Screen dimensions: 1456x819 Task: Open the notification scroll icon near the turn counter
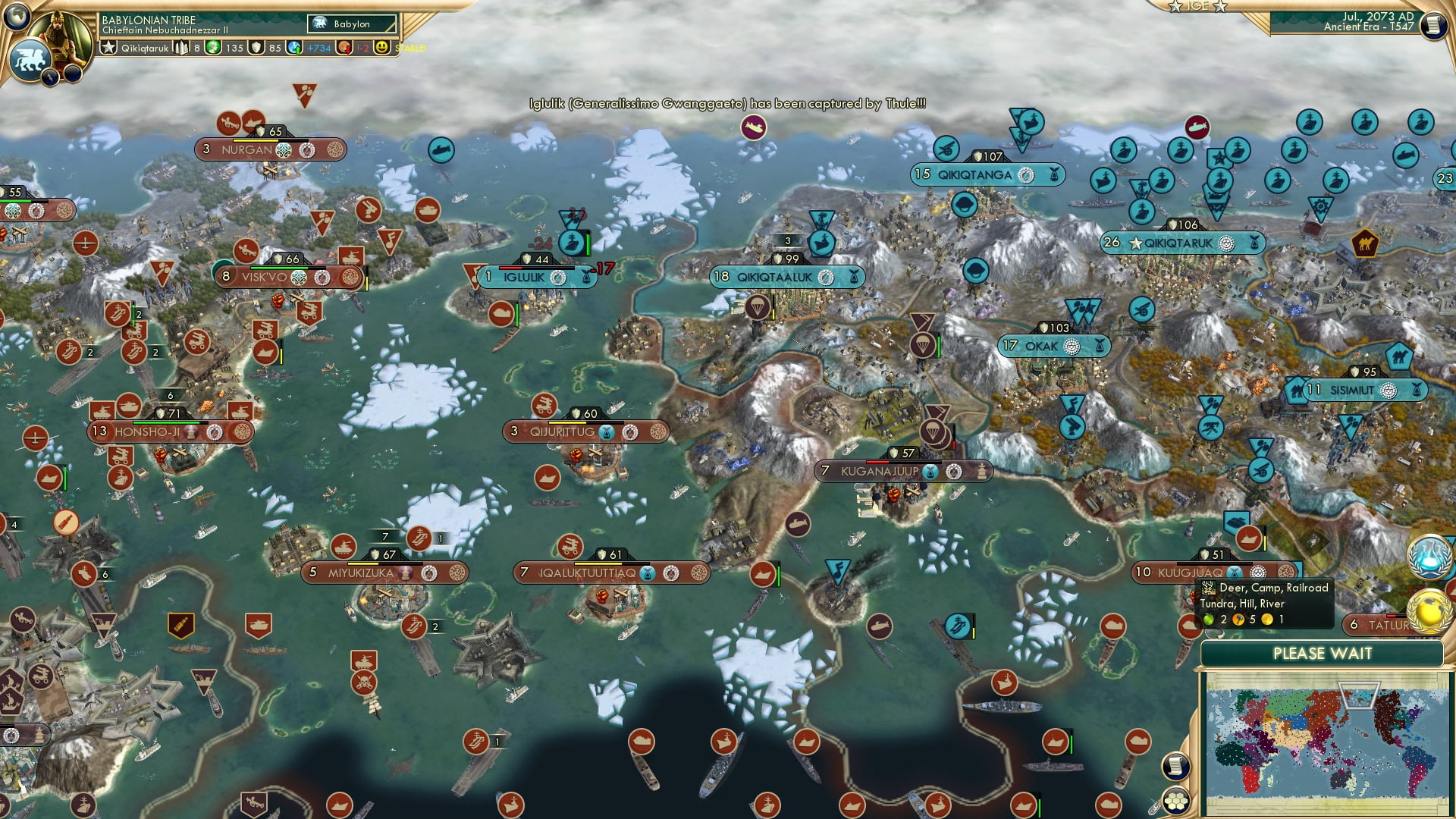coord(1434,25)
